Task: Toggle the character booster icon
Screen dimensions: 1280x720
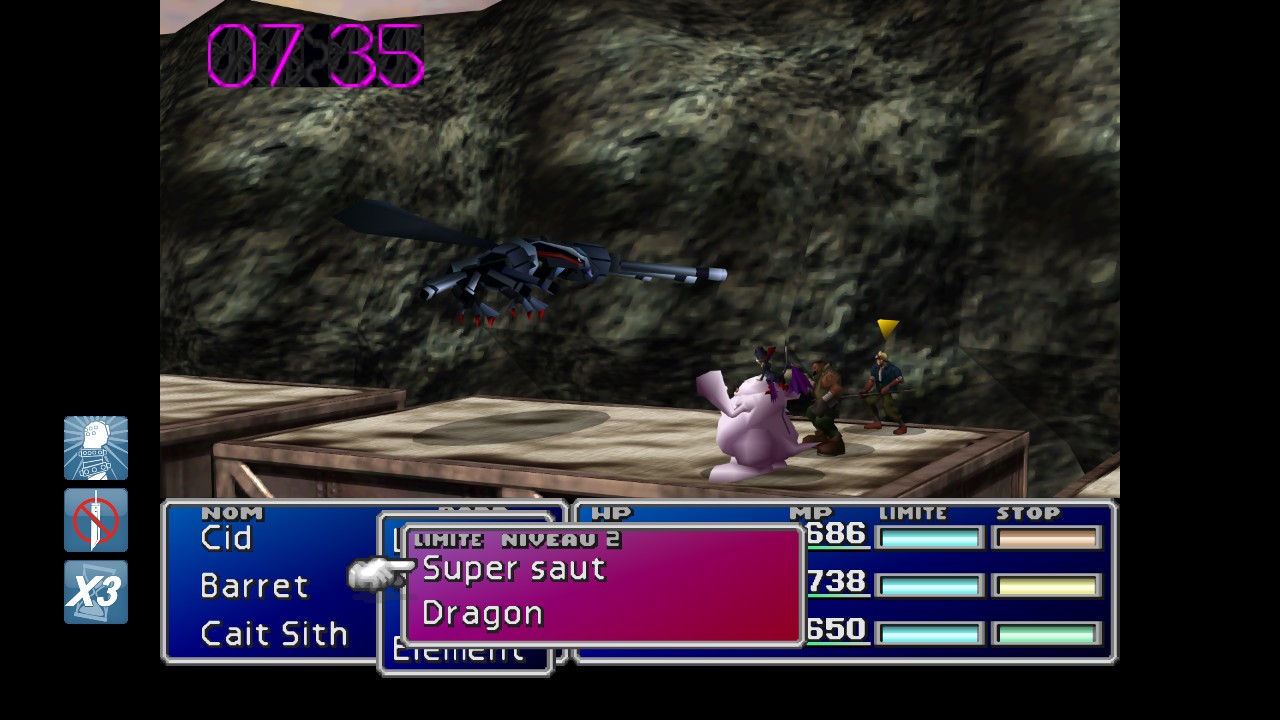Action: pyautogui.click(x=96, y=448)
